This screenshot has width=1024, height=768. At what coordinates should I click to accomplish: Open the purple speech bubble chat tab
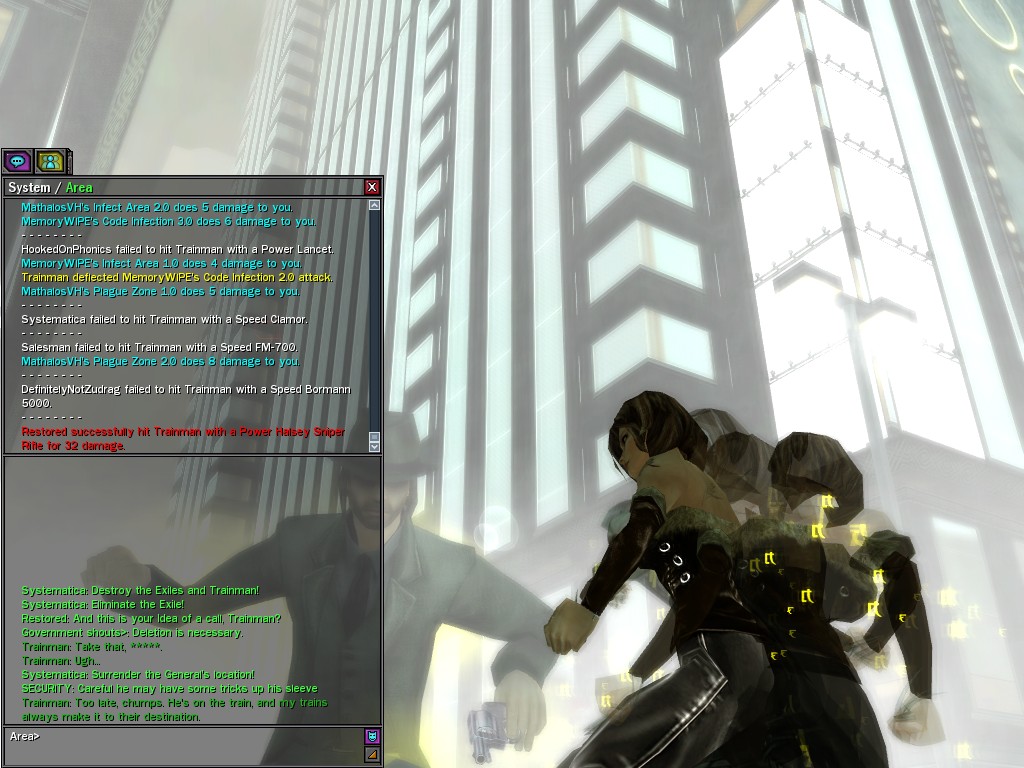(x=17, y=161)
